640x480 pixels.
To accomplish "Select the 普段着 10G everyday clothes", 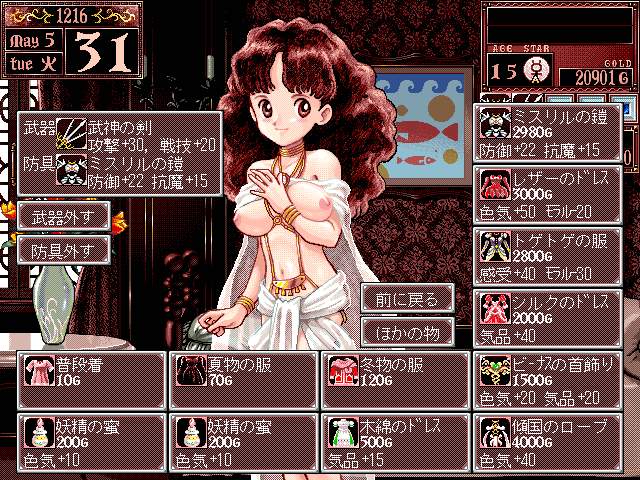I will pyautogui.click(x=92, y=380).
